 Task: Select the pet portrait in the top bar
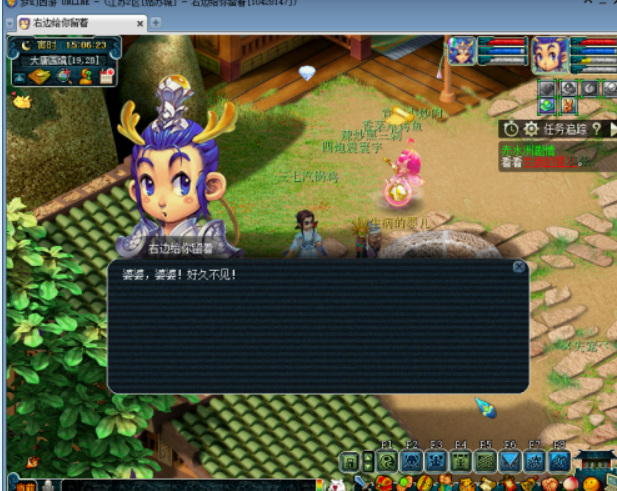point(462,51)
